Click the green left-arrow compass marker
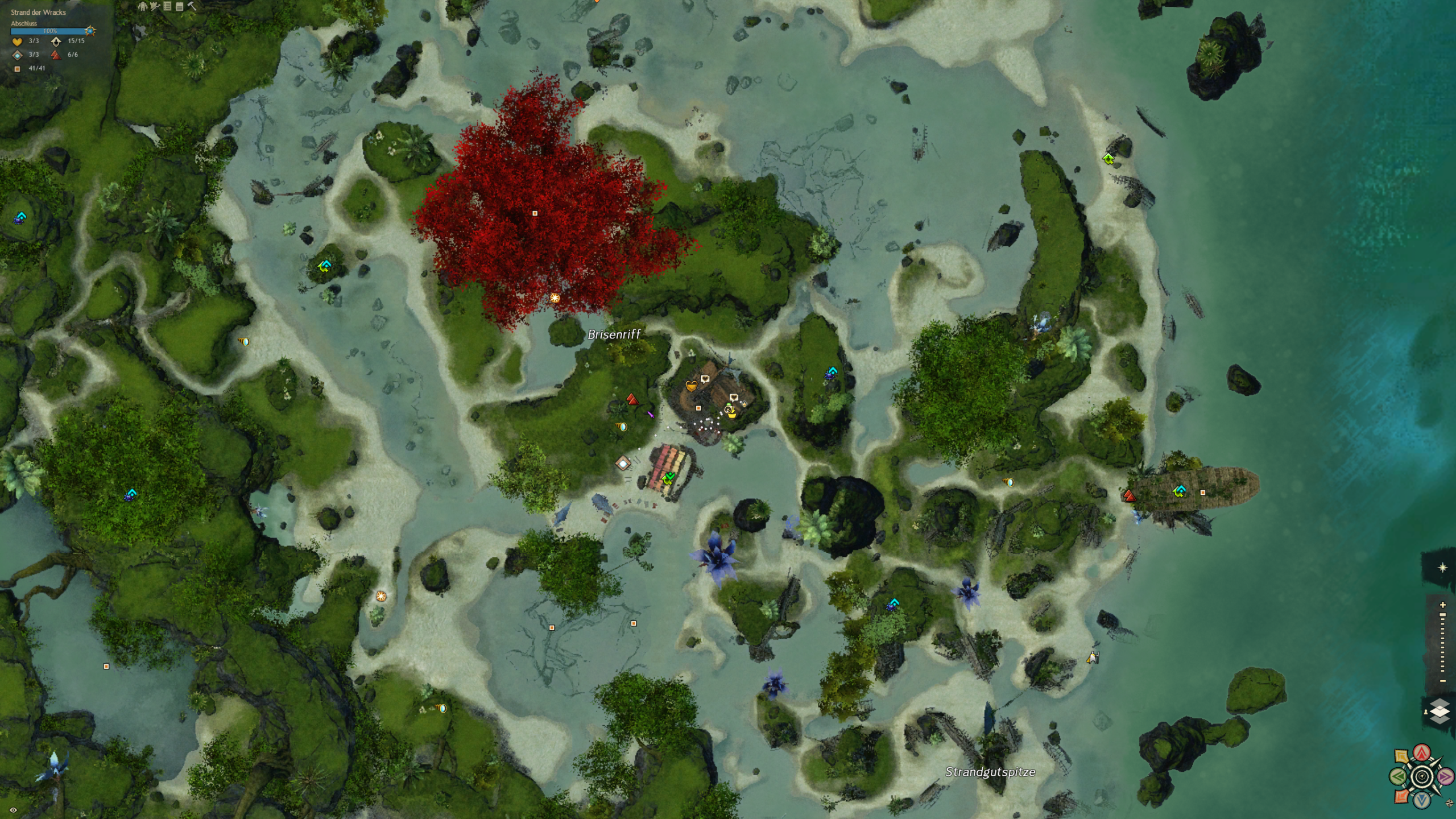The width and height of the screenshot is (1456, 819). pos(1399,776)
